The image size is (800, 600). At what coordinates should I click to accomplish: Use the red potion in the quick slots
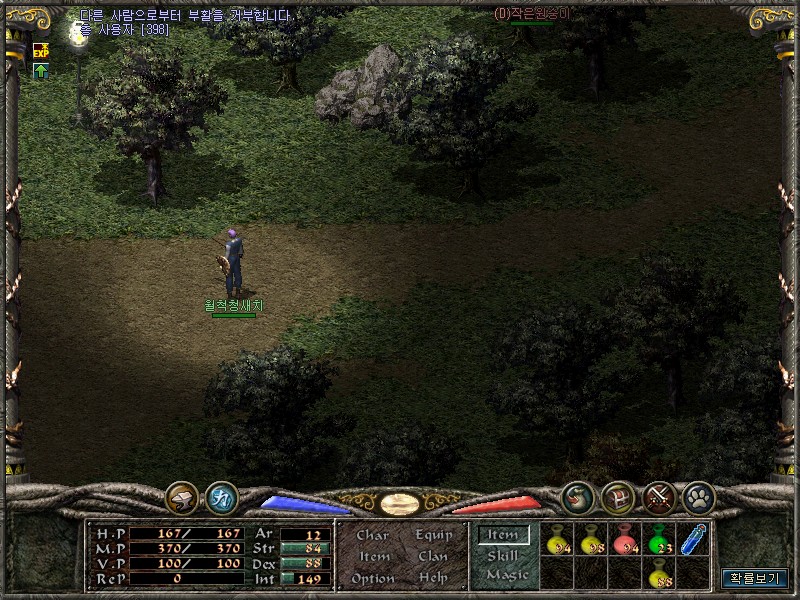click(624, 540)
